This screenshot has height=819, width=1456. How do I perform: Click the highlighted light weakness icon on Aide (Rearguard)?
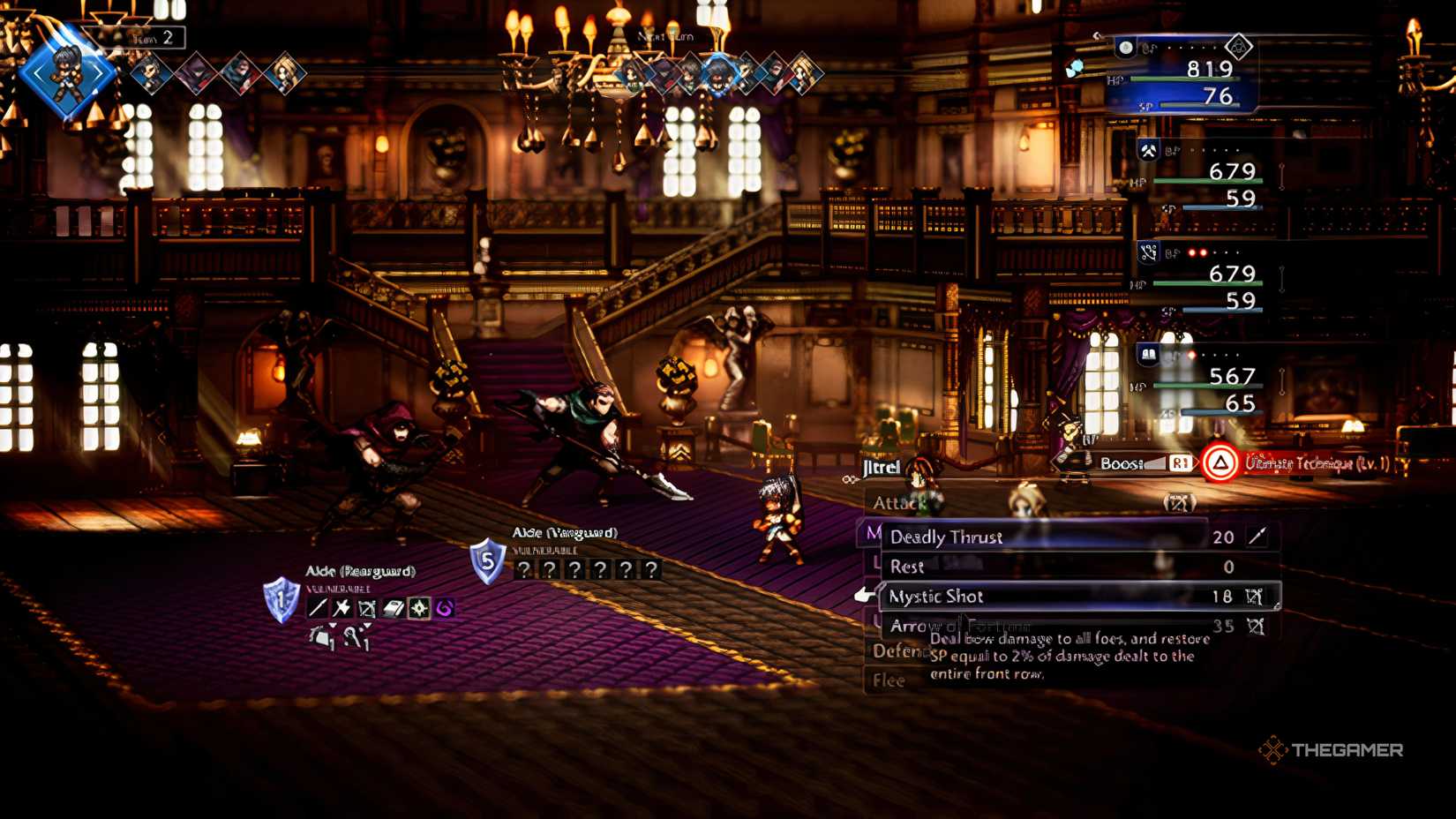(x=417, y=609)
